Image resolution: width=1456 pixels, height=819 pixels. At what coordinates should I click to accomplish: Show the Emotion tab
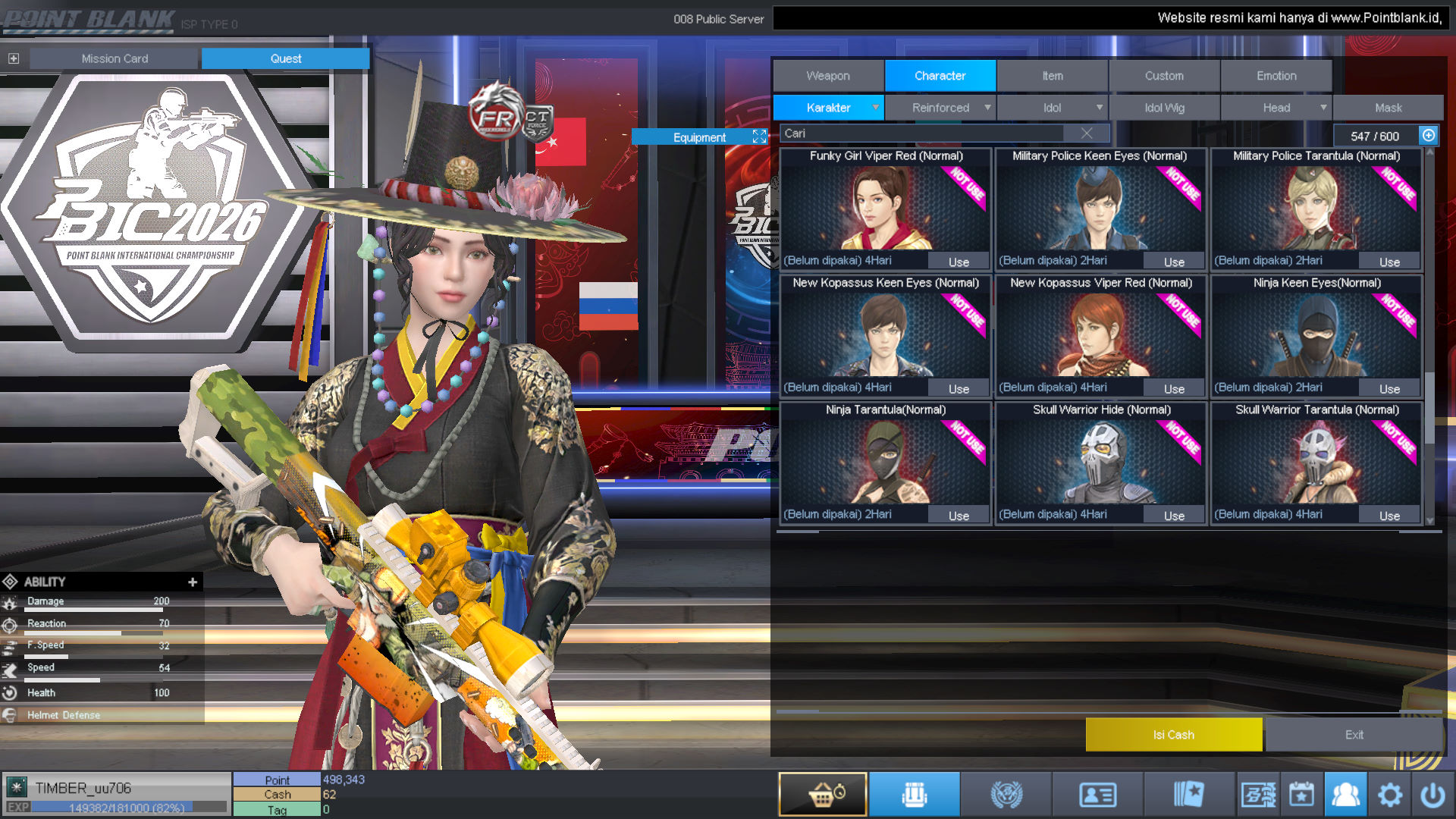tap(1276, 76)
